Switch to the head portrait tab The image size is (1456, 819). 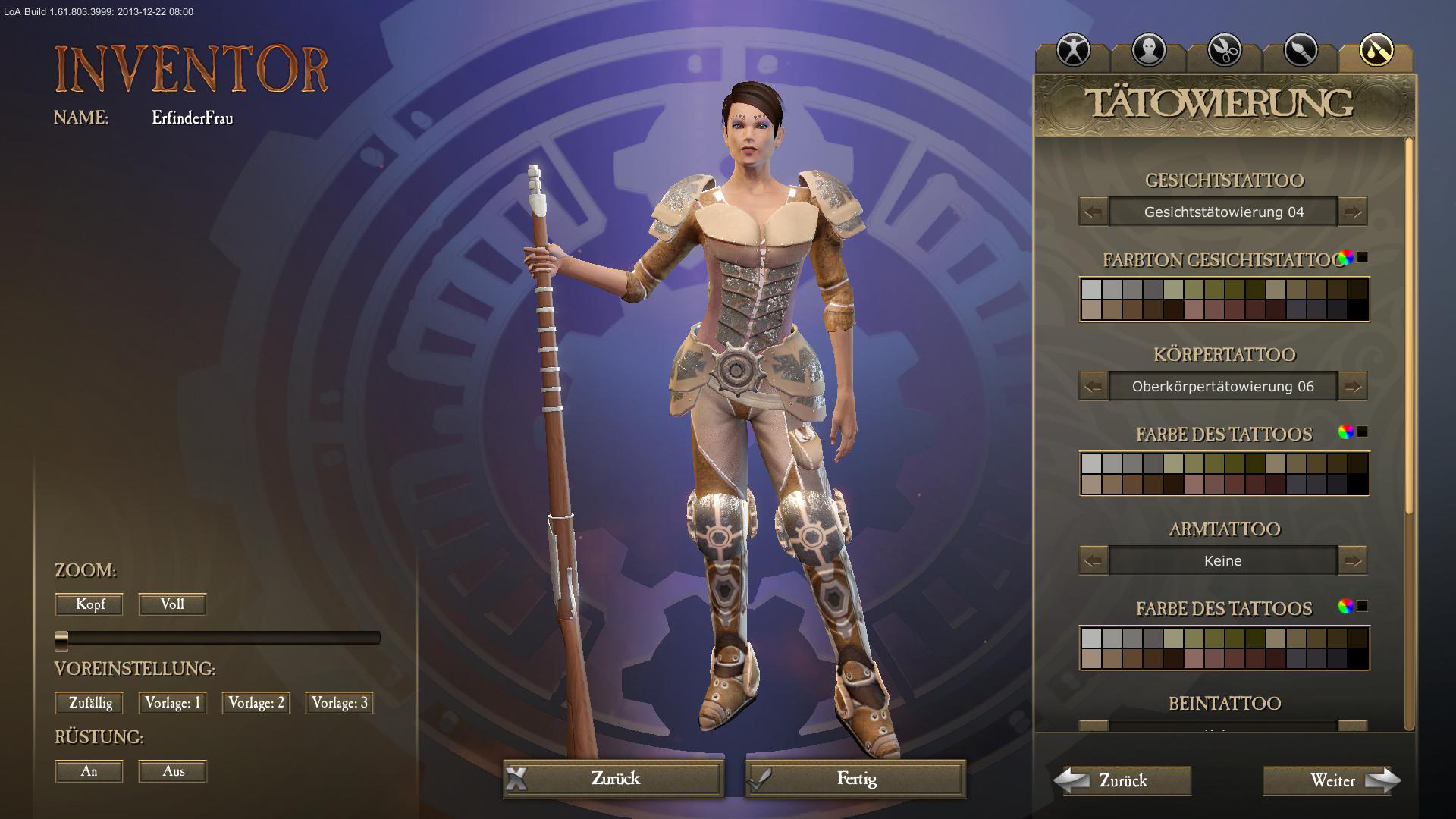click(1149, 51)
